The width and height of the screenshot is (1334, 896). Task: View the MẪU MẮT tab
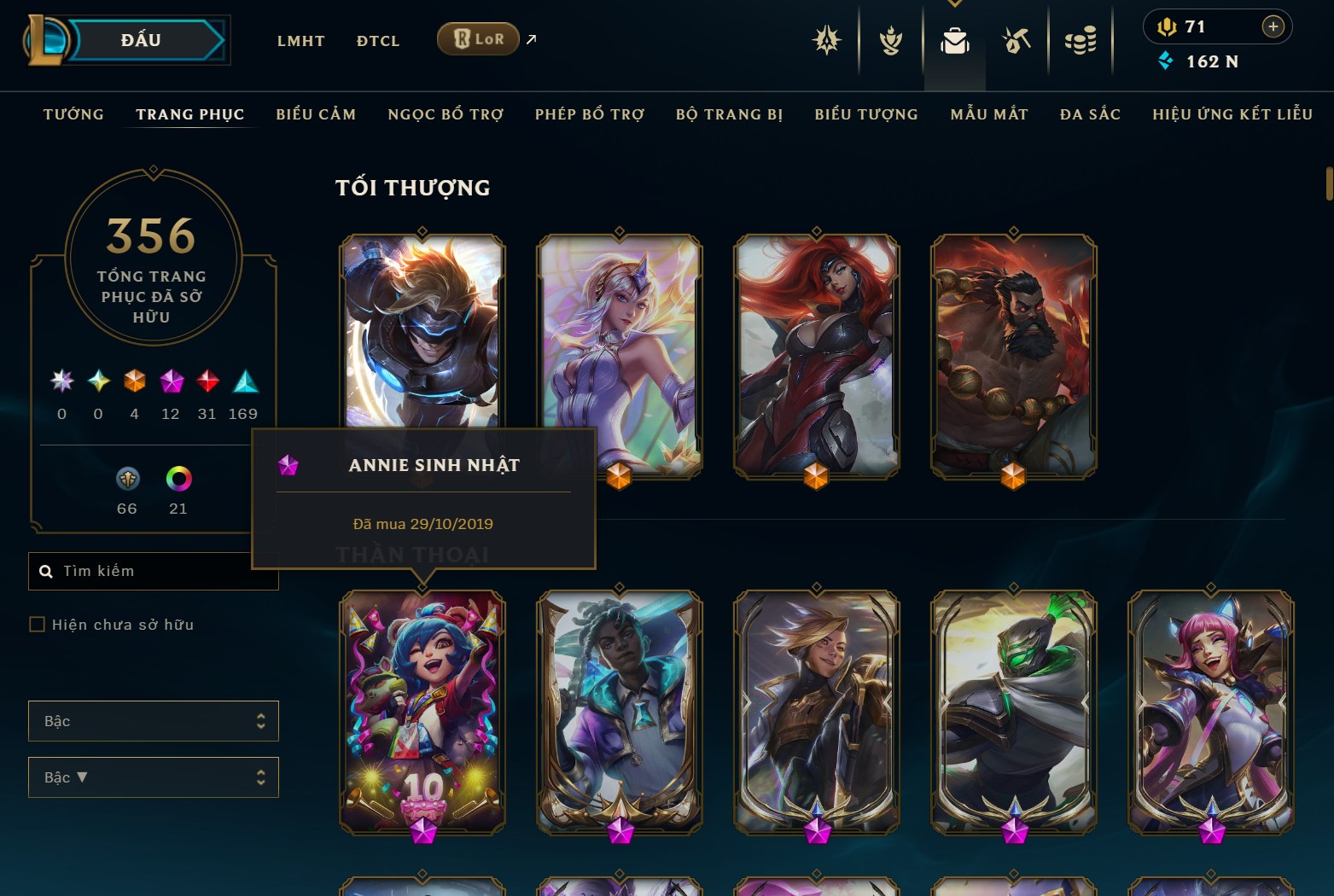(x=989, y=114)
